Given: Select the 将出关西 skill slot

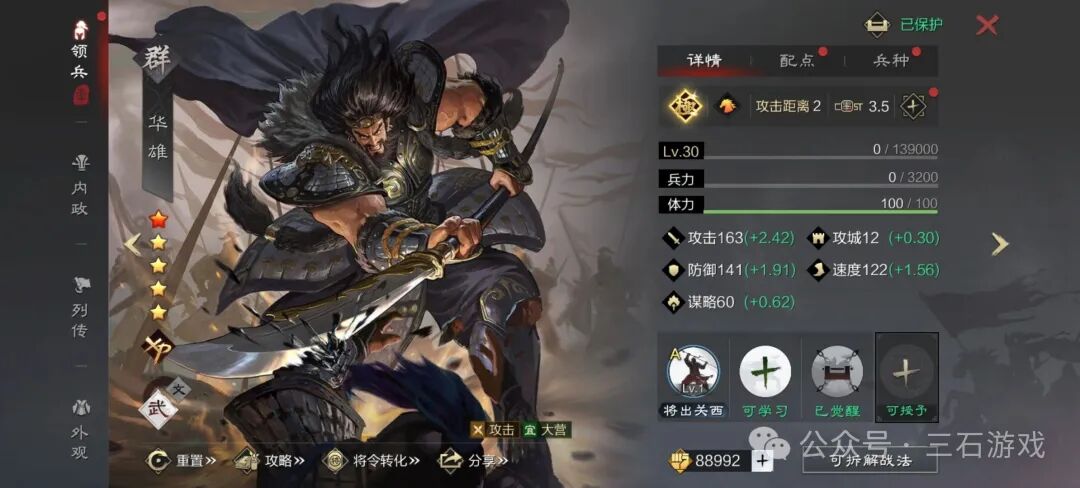Looking at the screenshot, I should pos(691,378).
